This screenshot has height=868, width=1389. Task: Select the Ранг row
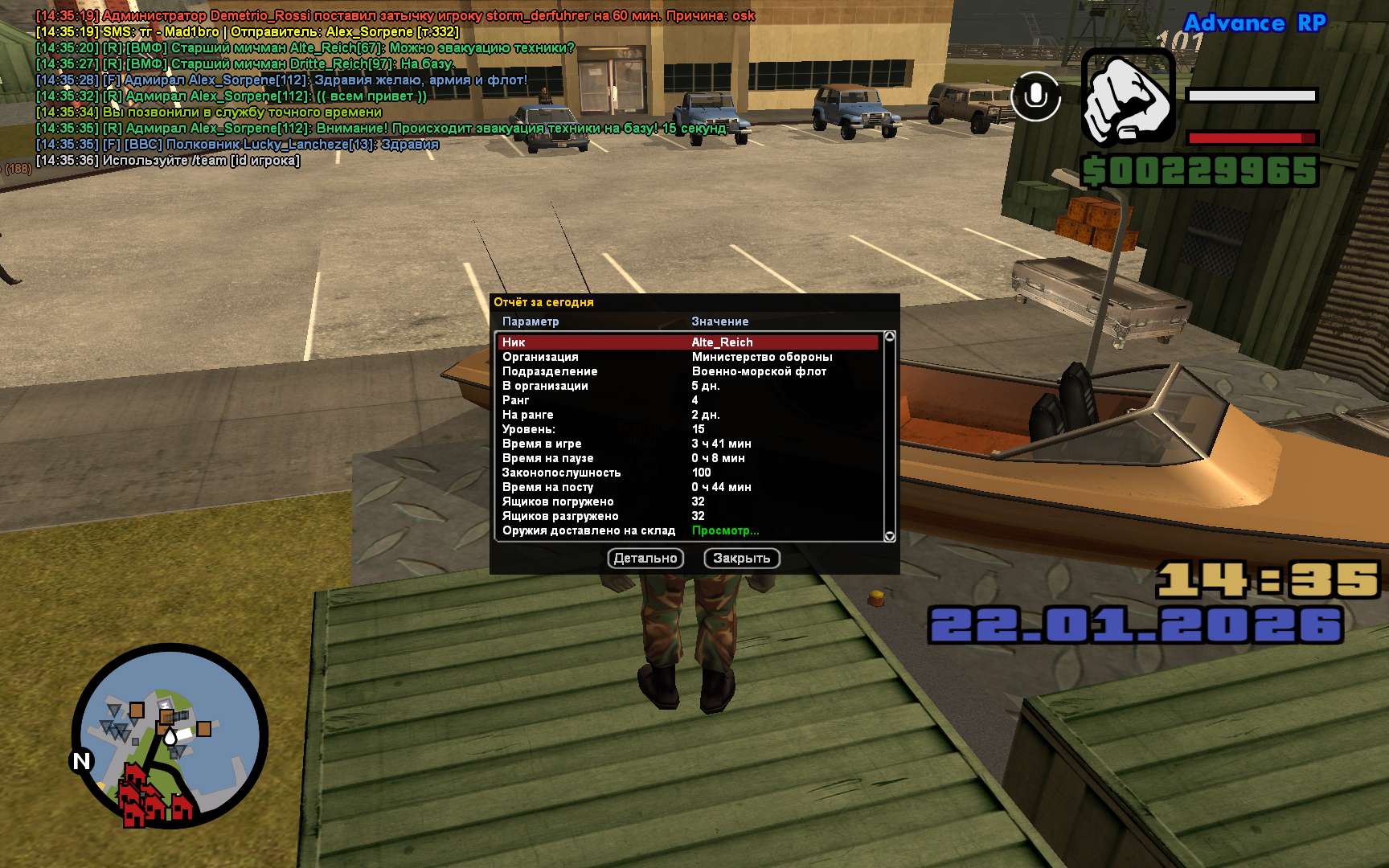pyautogui.click(x=688, y=400)
